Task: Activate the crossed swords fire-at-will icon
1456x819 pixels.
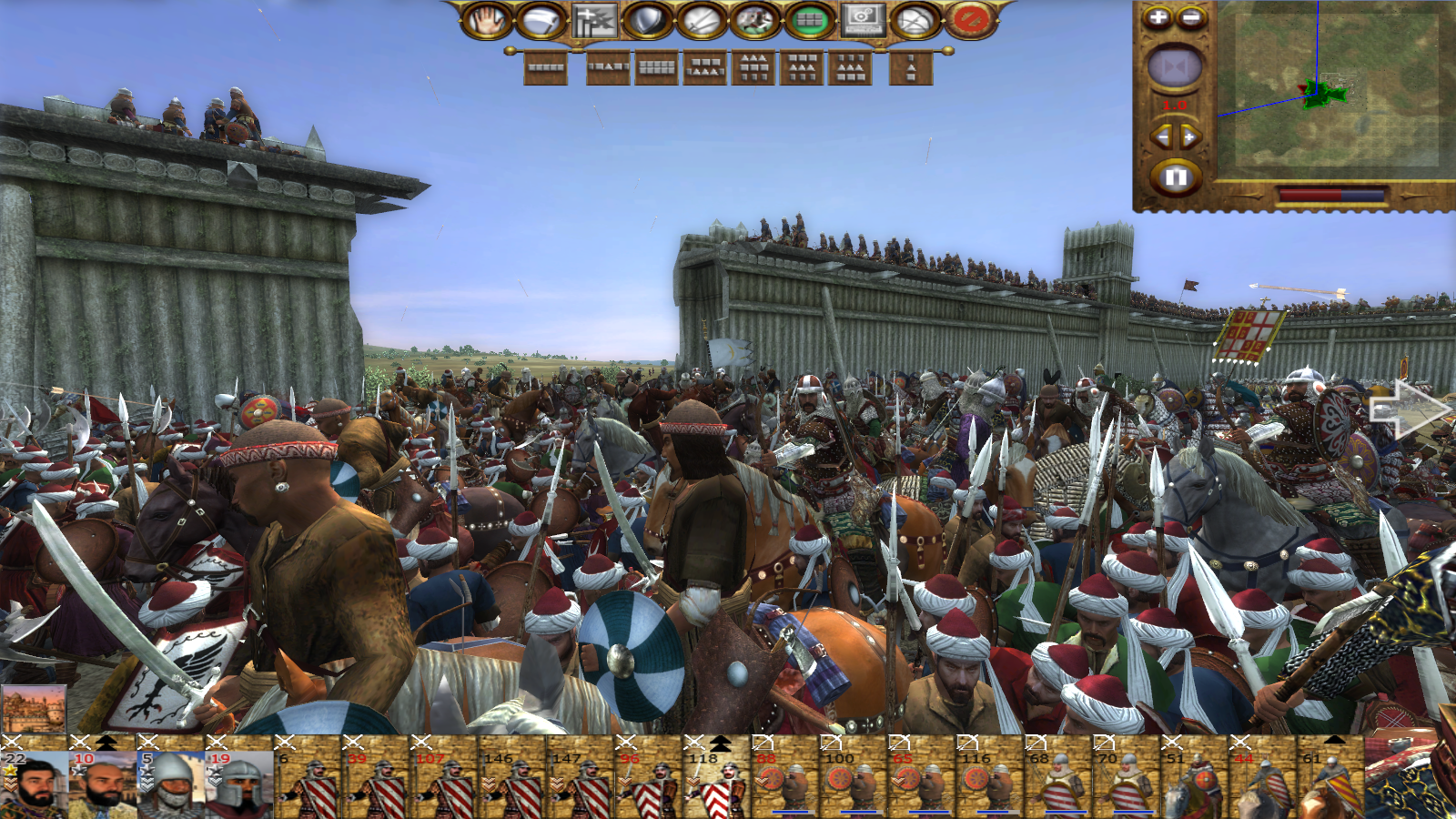Action: click(702, 20)
